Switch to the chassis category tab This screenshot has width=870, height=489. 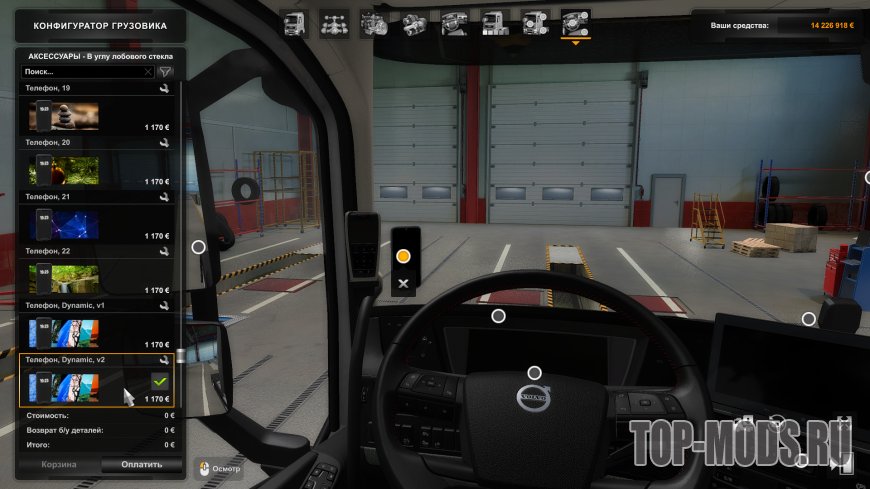point(335,24)
